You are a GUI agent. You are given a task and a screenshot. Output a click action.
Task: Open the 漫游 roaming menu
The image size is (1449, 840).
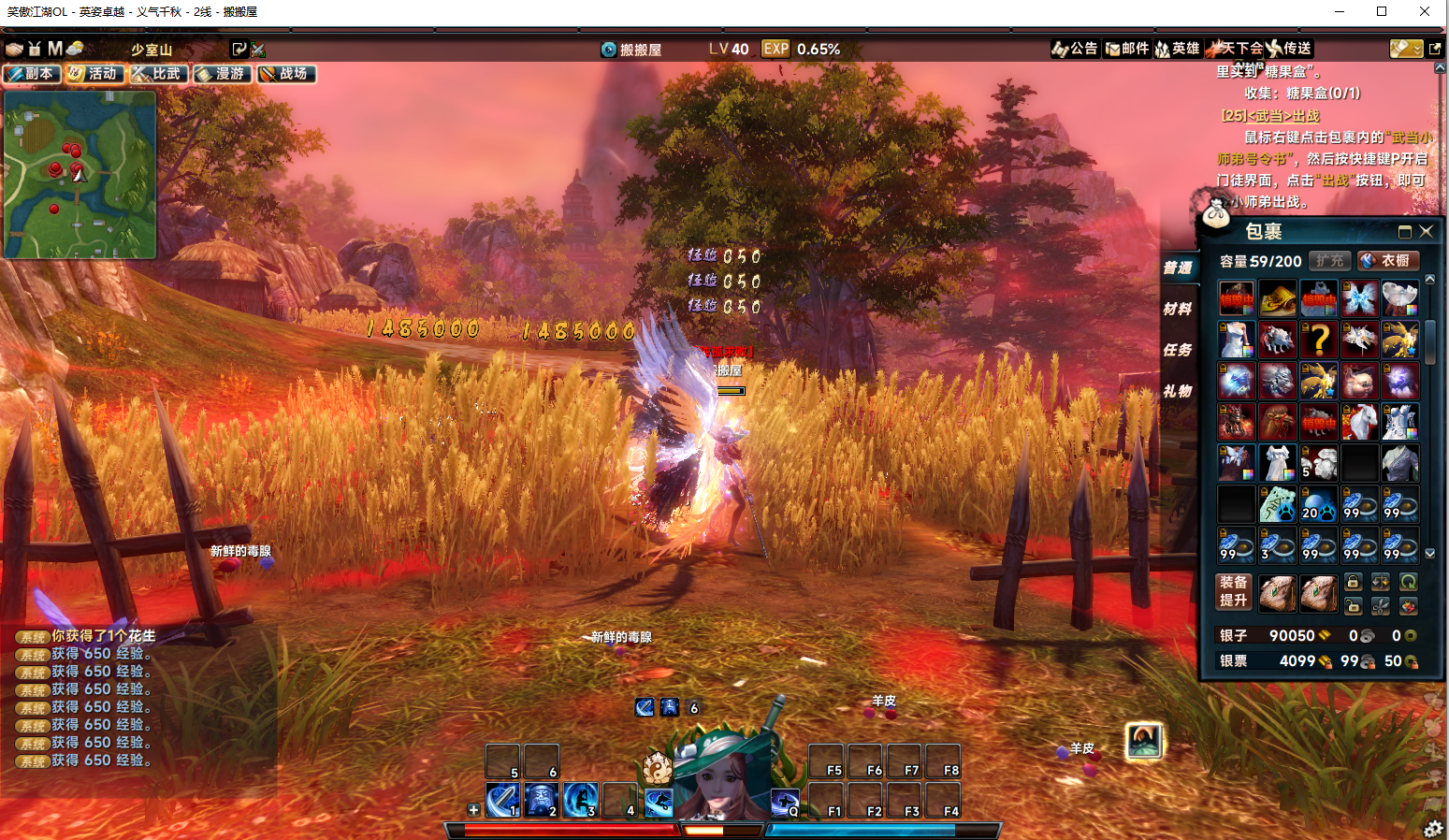tap(222, 74)
